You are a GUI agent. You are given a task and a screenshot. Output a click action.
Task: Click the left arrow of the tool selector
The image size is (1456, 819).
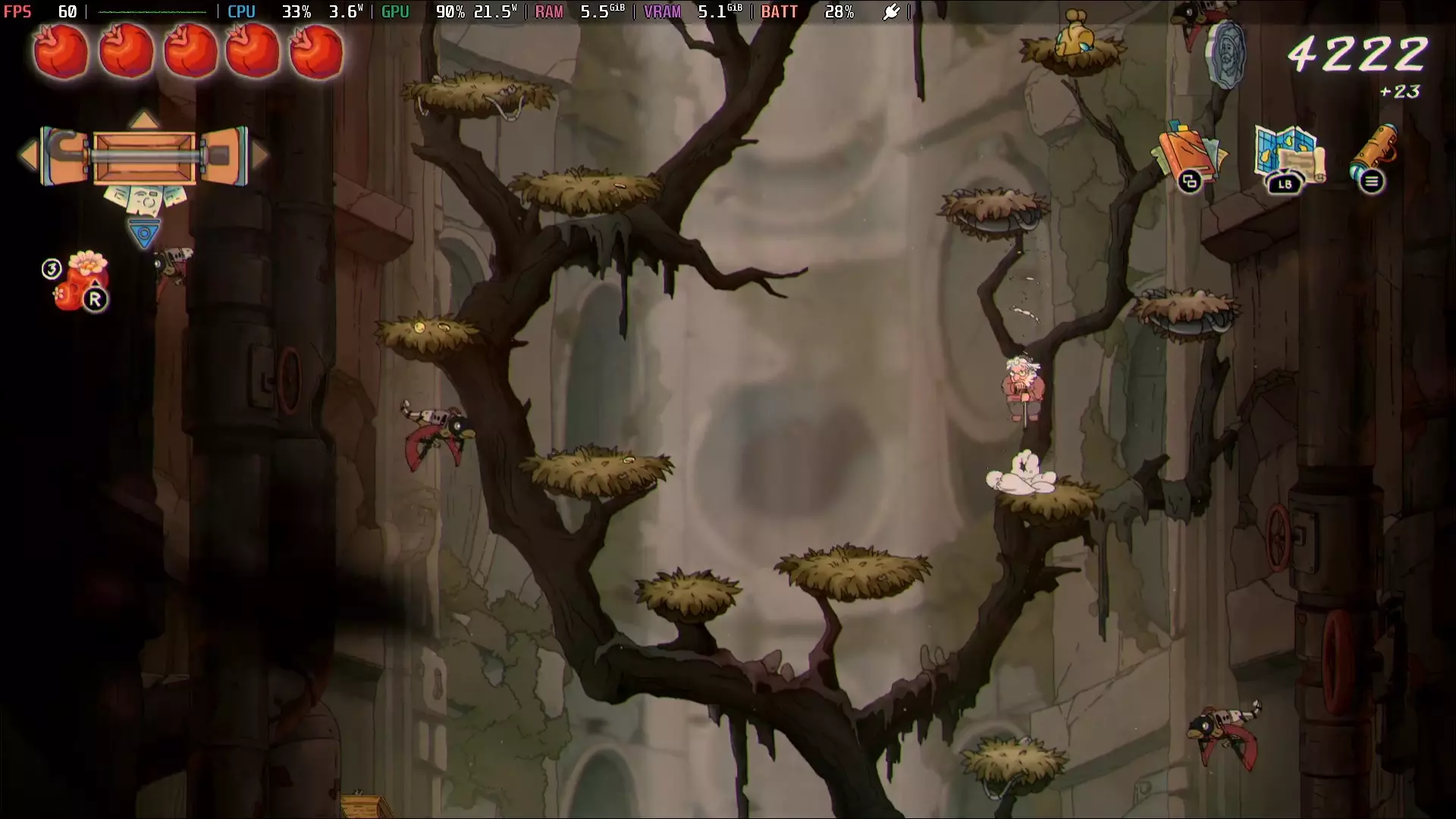(29, 155)
